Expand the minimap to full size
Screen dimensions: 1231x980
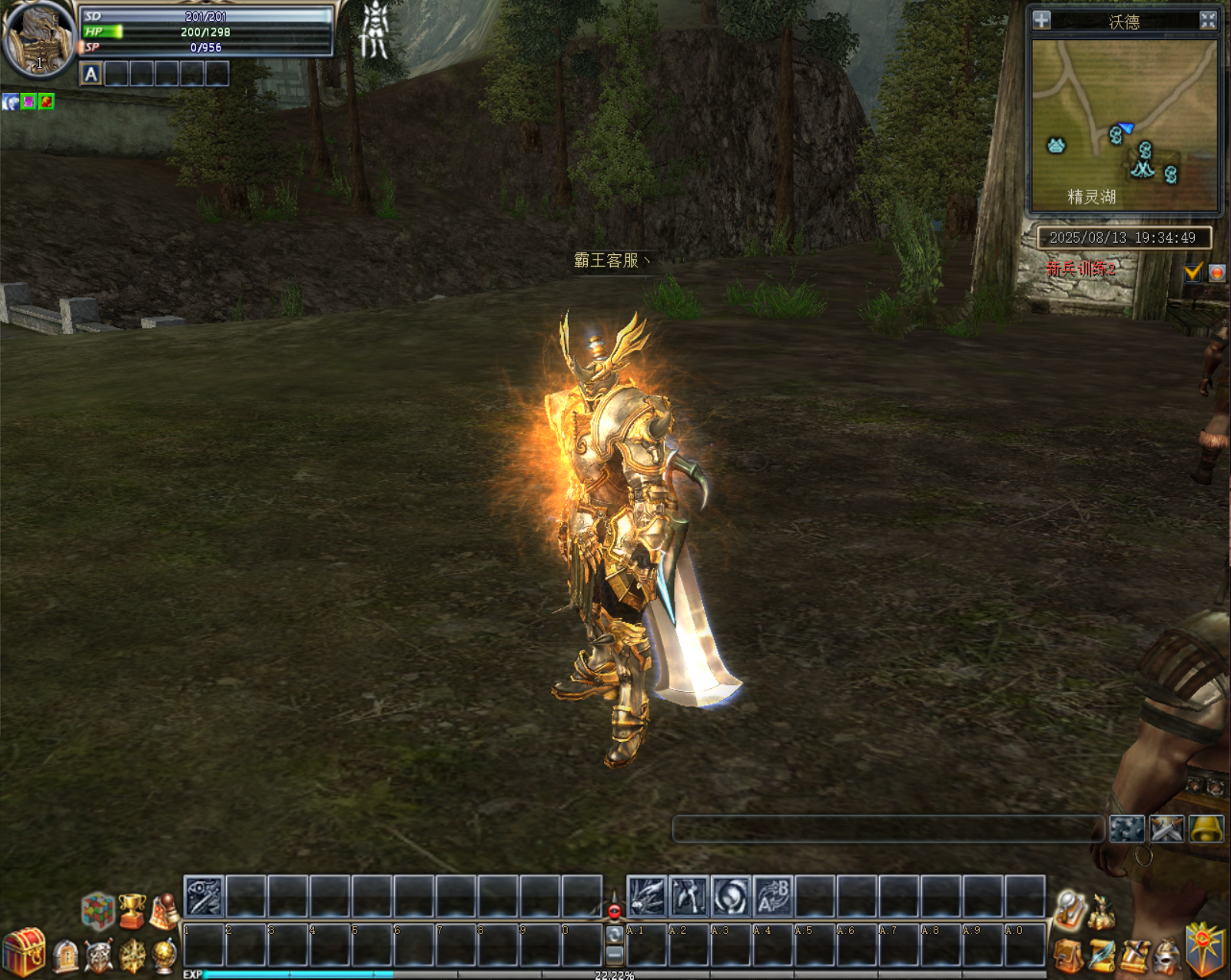point(1208,20)
